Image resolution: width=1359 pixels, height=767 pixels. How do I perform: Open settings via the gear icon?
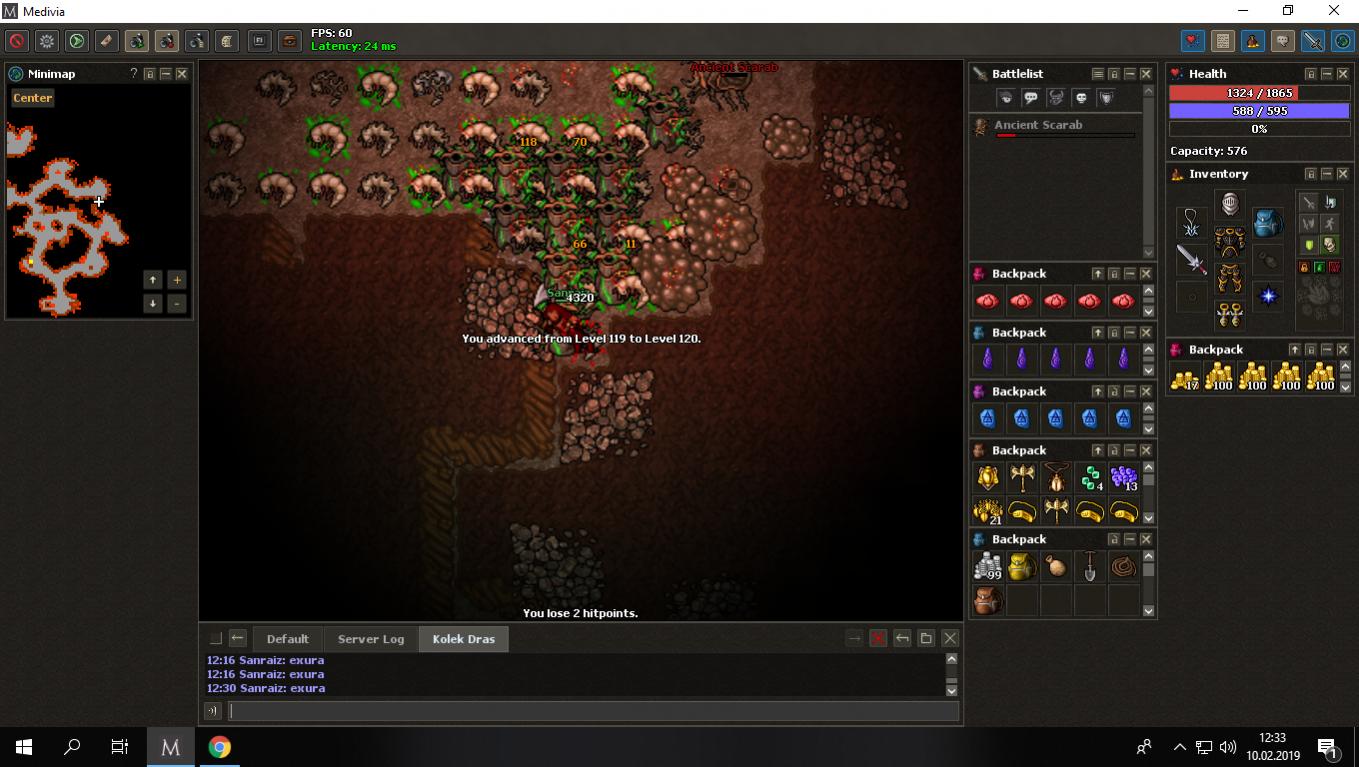pyautogui.click(x=47, y=41)
